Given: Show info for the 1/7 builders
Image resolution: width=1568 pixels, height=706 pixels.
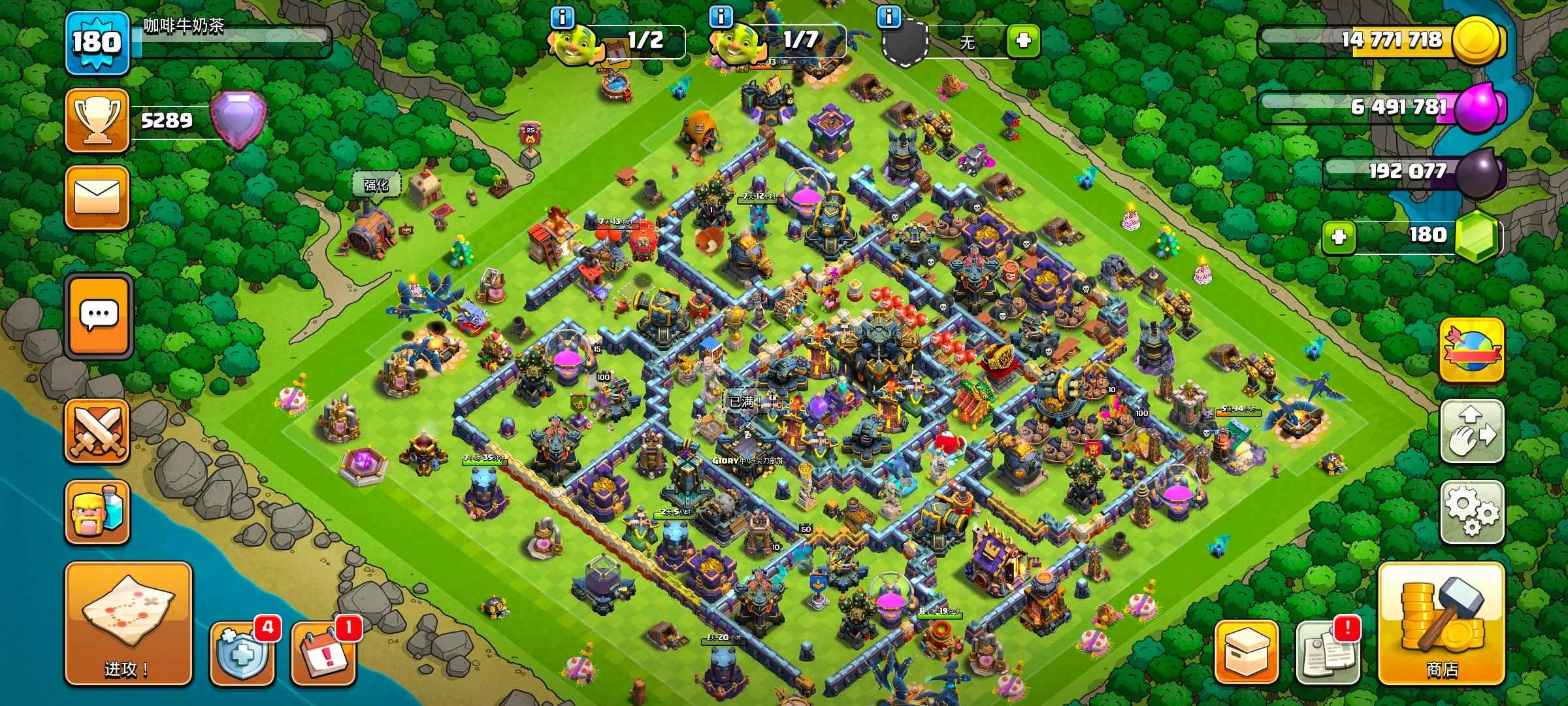Looking at the screenshot, I should pyautogui.click(x=721, y=17).
